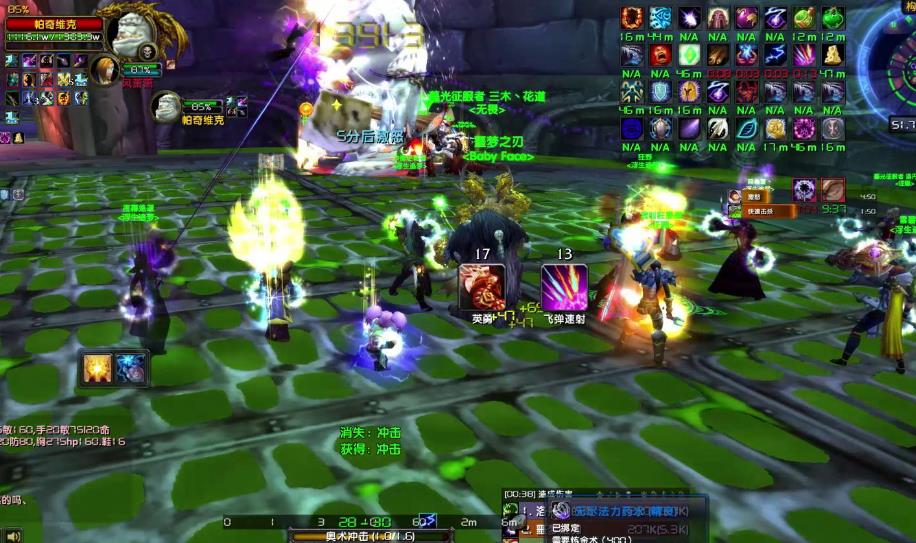916x543 pixels.
Task: Select the yellow cheese wedge icon
Action: (x=833, y=54)
